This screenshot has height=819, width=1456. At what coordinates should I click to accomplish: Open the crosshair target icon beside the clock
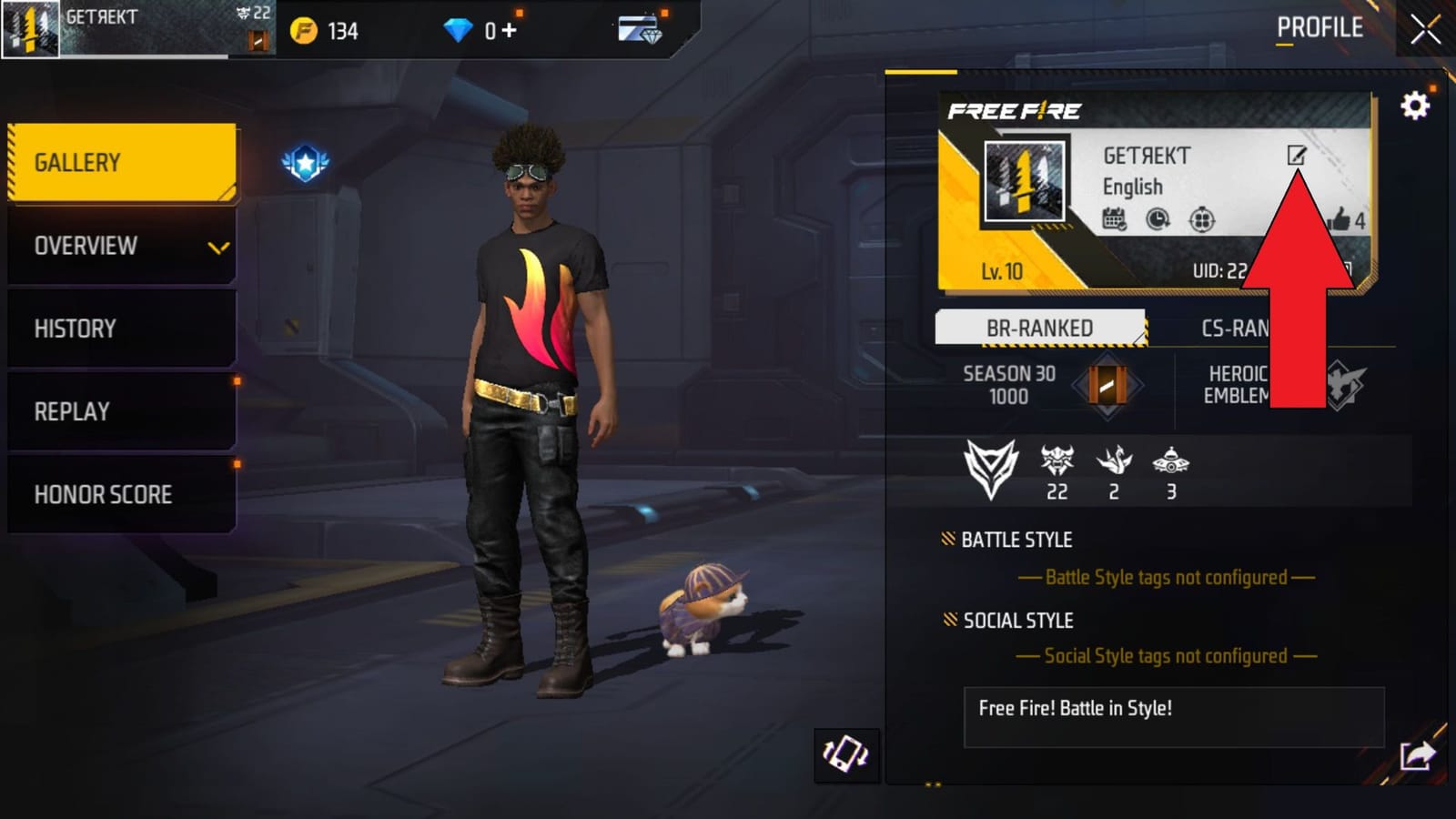1205,219
